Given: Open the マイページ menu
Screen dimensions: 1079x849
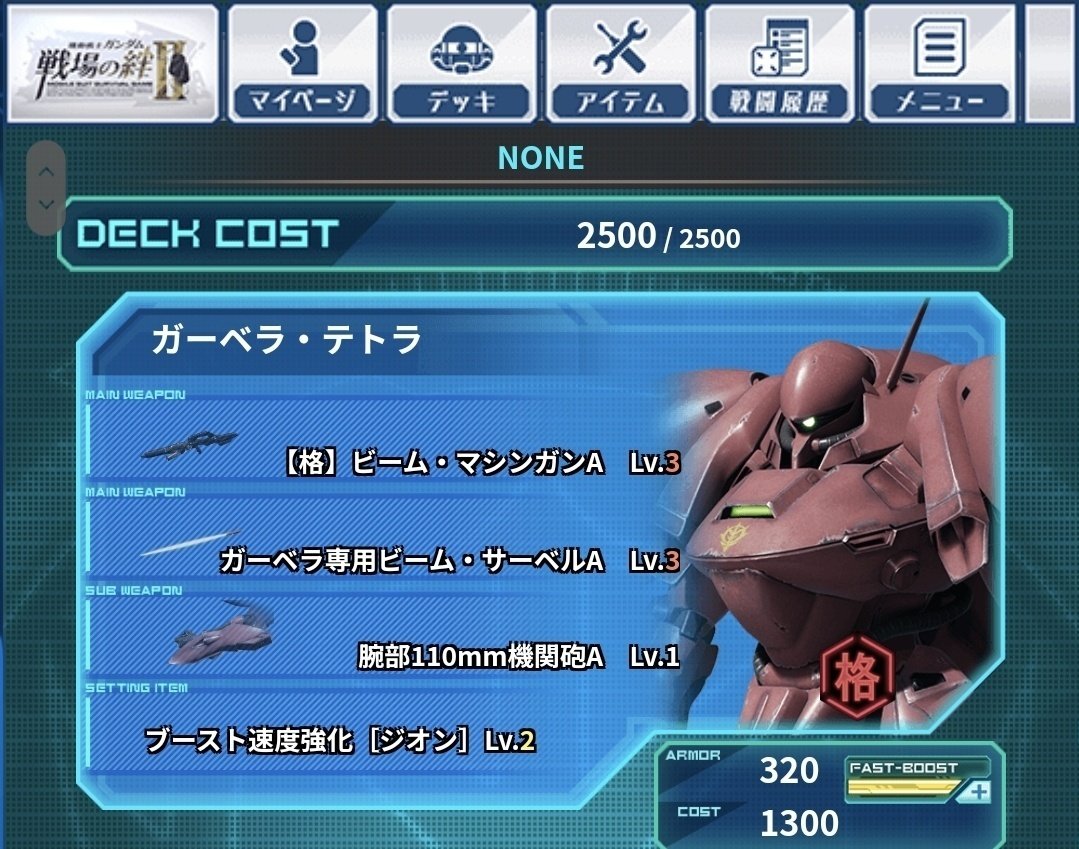Looking at the screenshot, I should [300, 63].
